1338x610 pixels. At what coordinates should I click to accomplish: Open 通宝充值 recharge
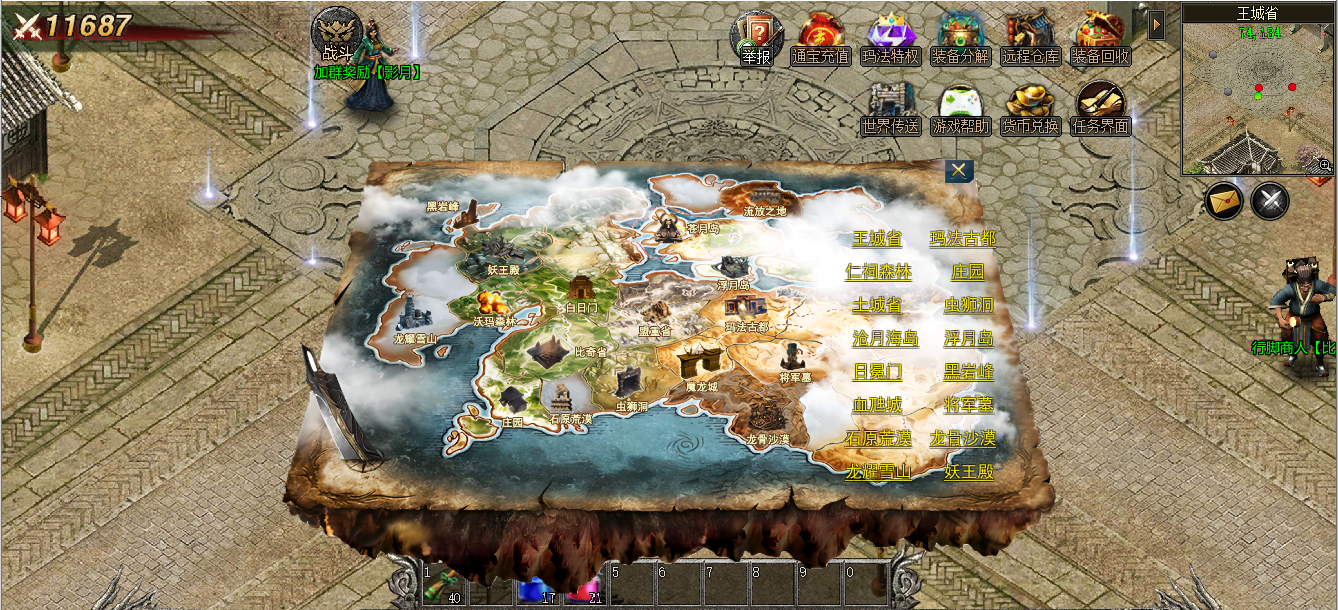(x=820, y=38)
